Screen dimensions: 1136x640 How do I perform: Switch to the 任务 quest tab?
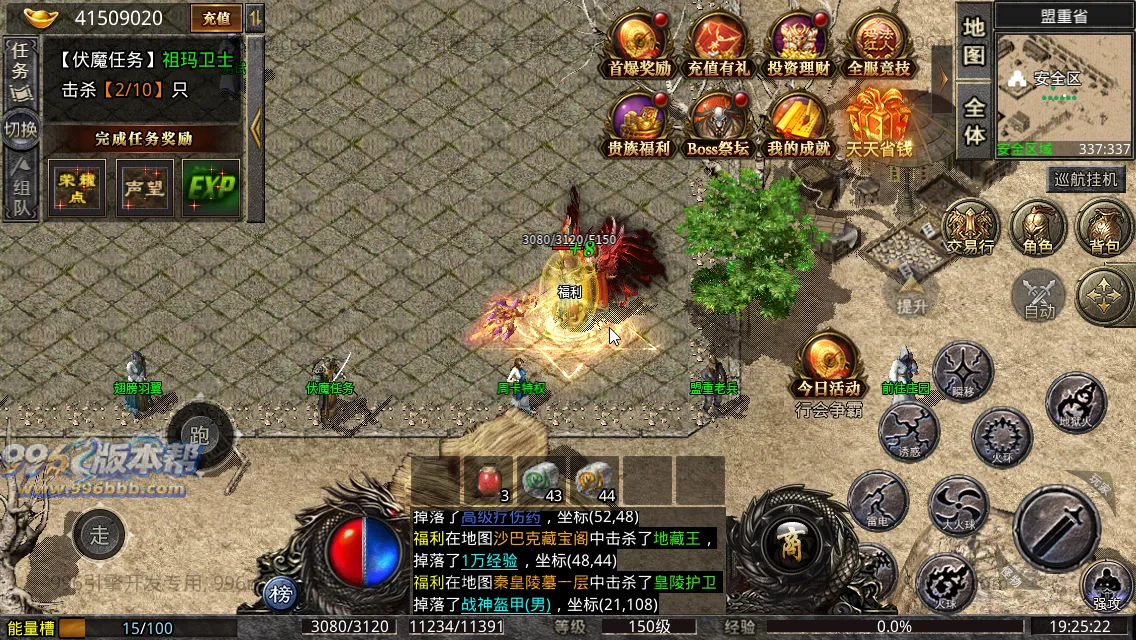coord(19,68)
